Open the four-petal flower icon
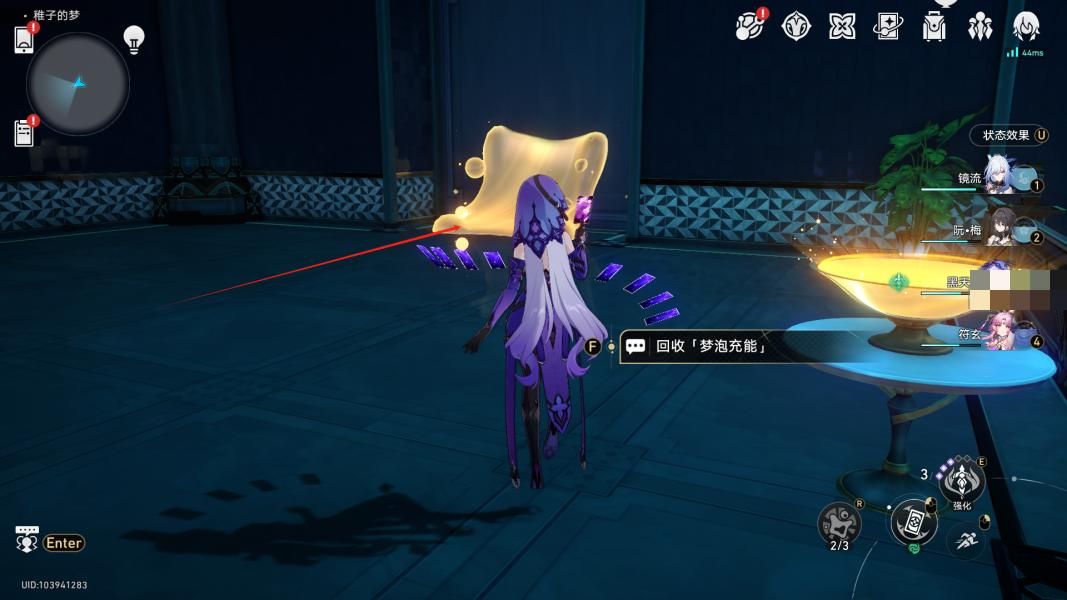The height and width of the screenshot is (600, 1067). pyautogui.click(x=842, y=26)
